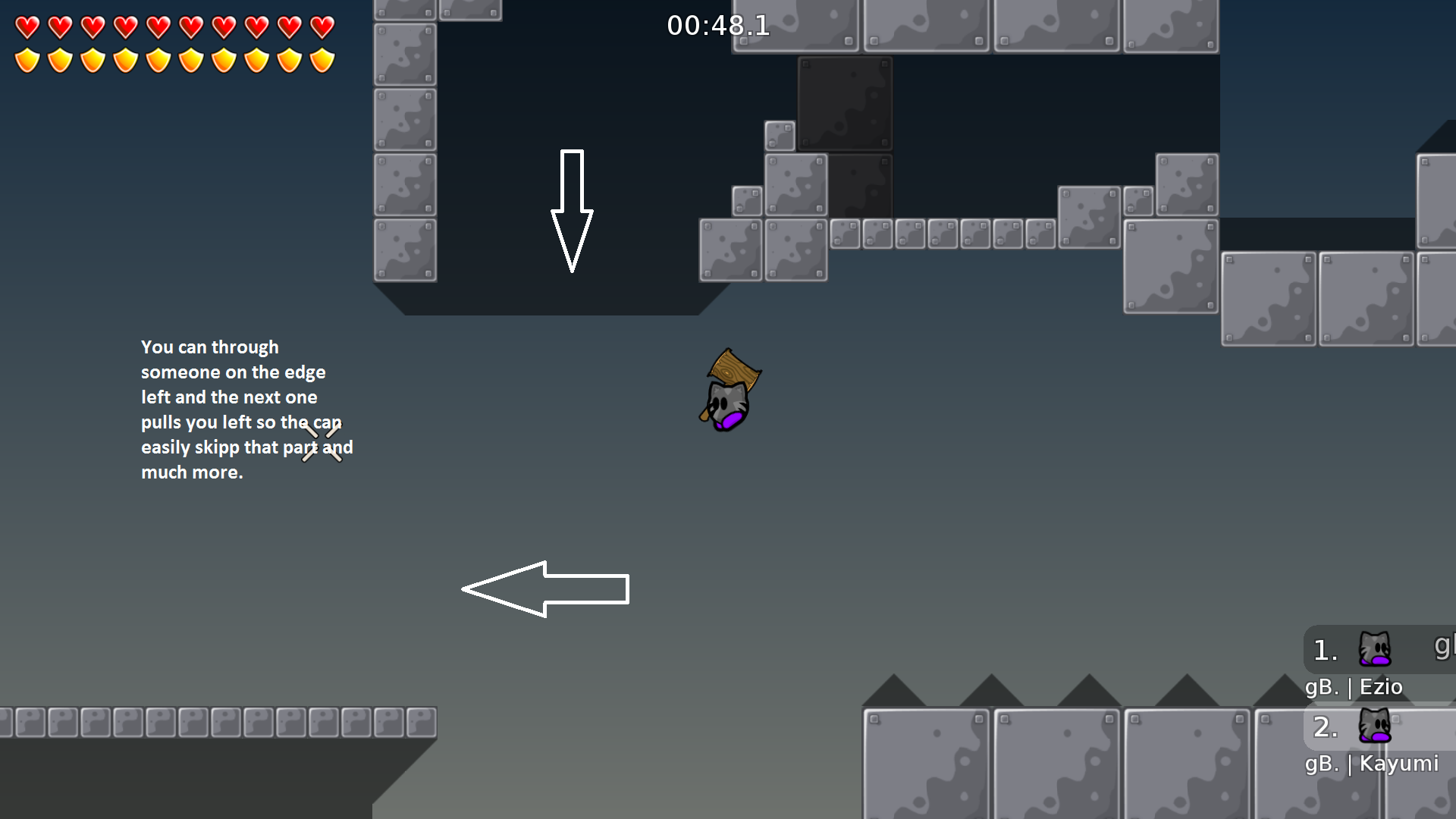Toggle the middle shield in the armor bar
The width and height of the screenshot is (1456, 819).
pyautogui.click(x=158, y=58)
